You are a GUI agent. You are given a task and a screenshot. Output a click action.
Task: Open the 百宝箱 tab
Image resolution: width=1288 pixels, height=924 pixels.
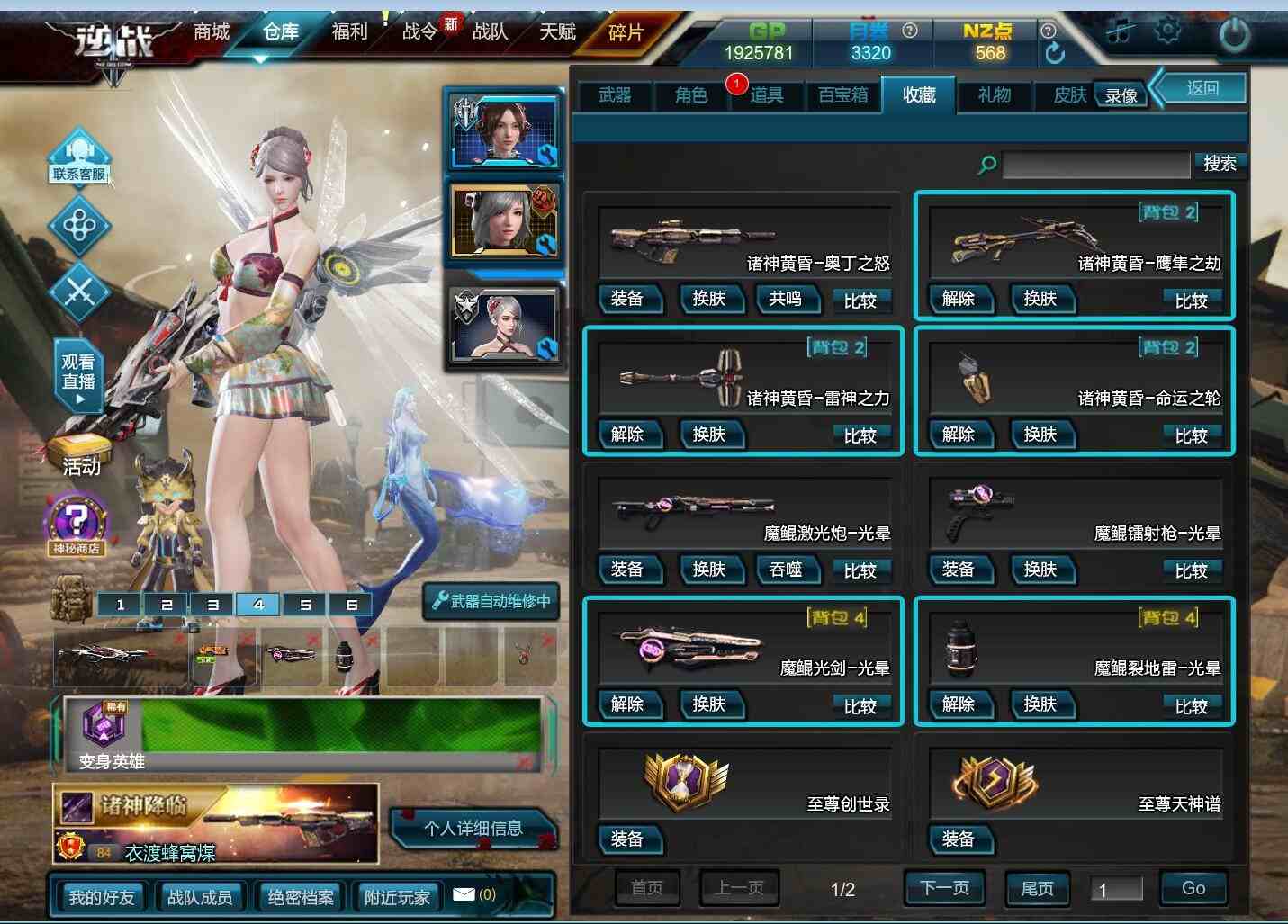(842, 95)
